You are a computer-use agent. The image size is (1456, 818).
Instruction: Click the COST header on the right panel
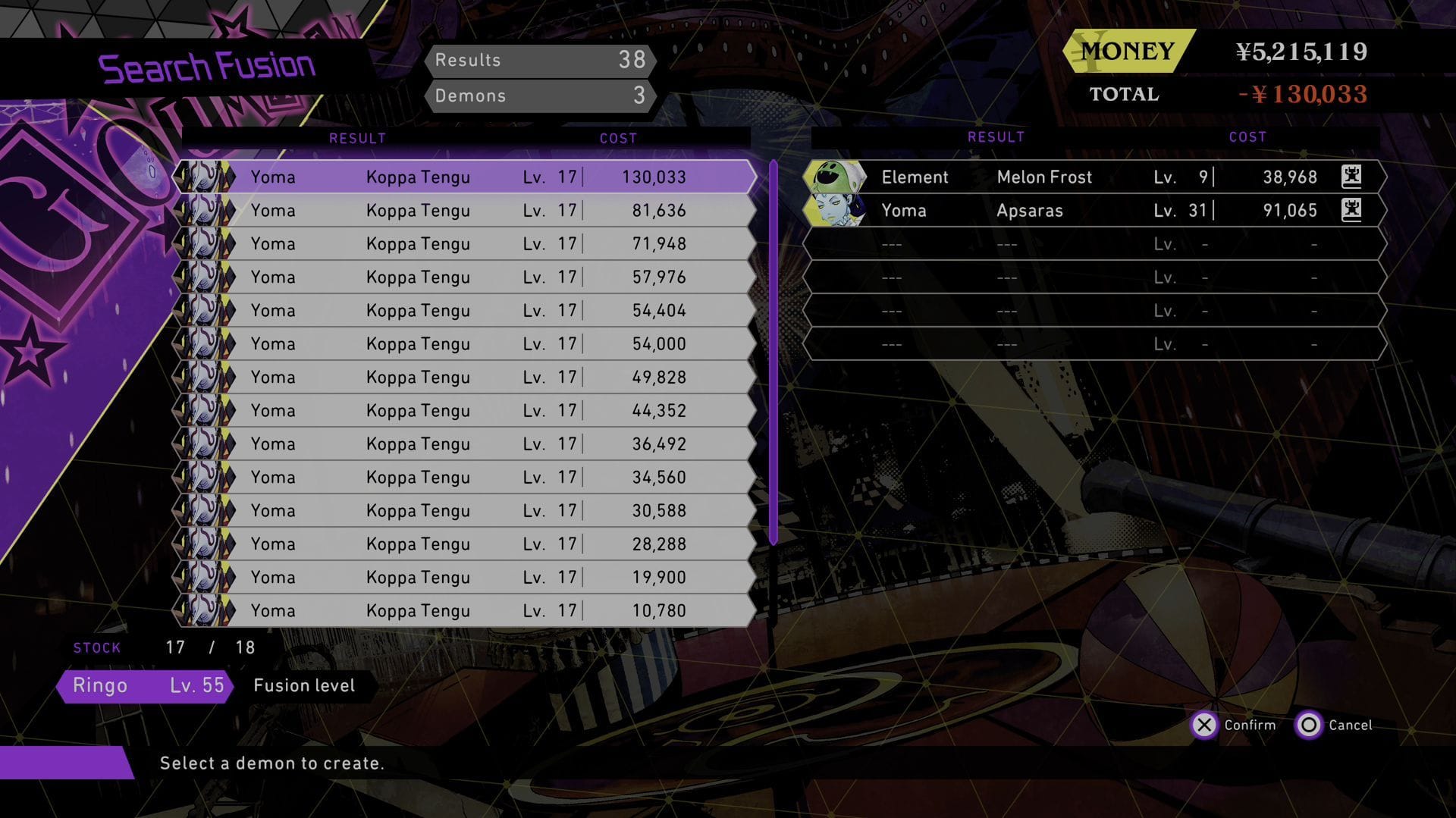point(1247,137)
